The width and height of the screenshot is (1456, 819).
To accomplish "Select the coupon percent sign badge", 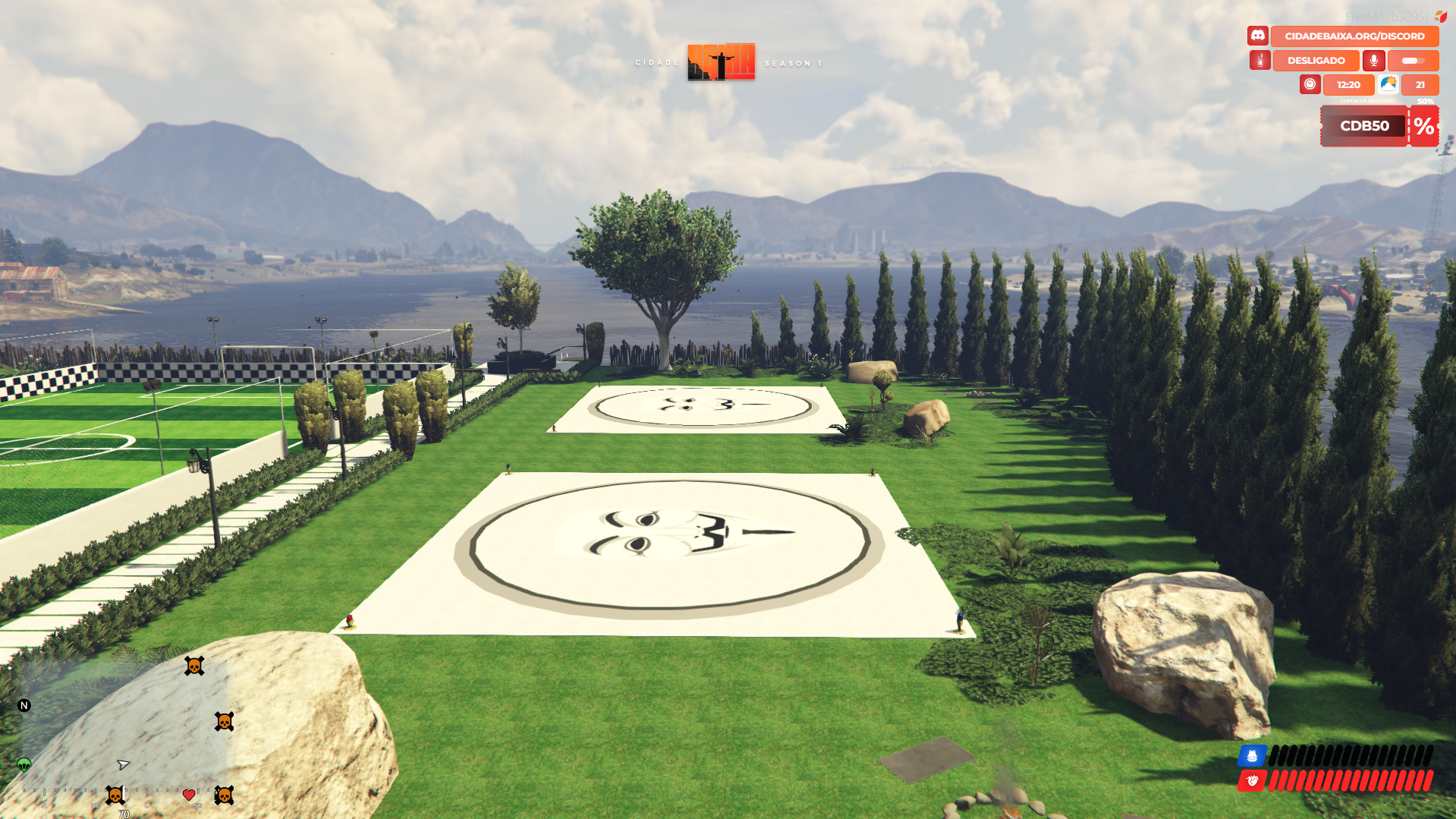I will coord(1424,126).
